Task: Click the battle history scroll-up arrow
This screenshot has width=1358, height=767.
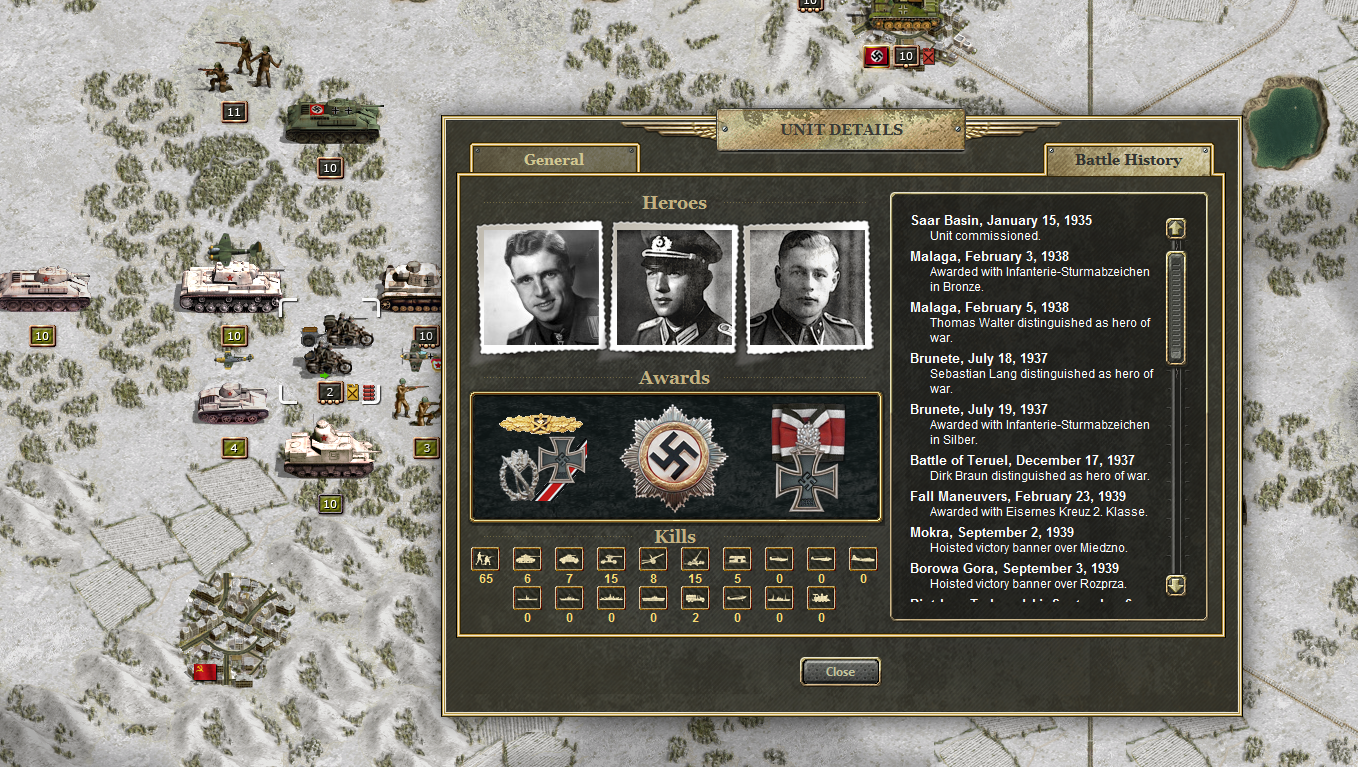Action: [x=1176, y=228]
